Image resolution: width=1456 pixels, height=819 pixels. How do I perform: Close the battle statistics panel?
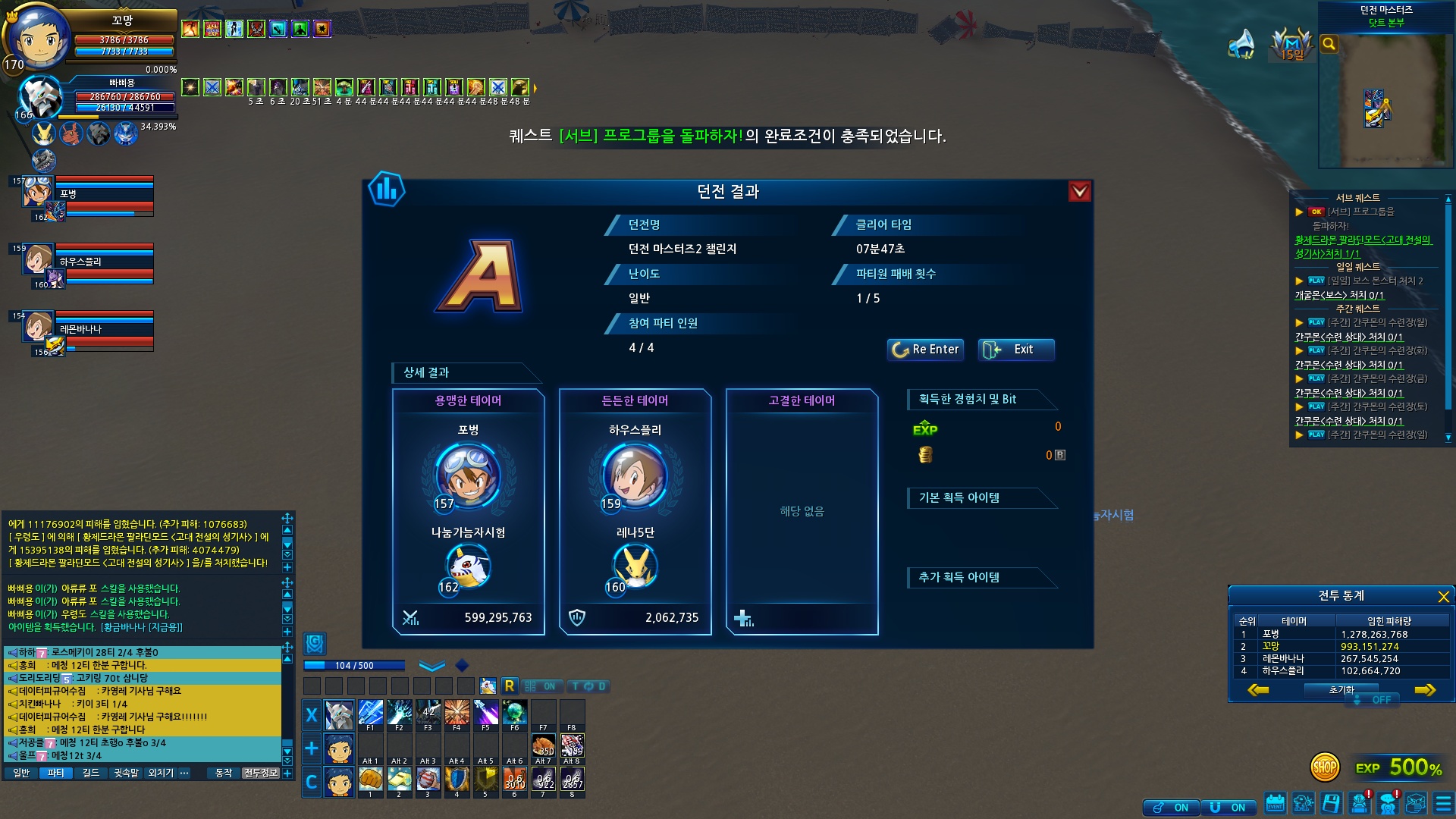pyautogui.click(x=1443, y=597)
